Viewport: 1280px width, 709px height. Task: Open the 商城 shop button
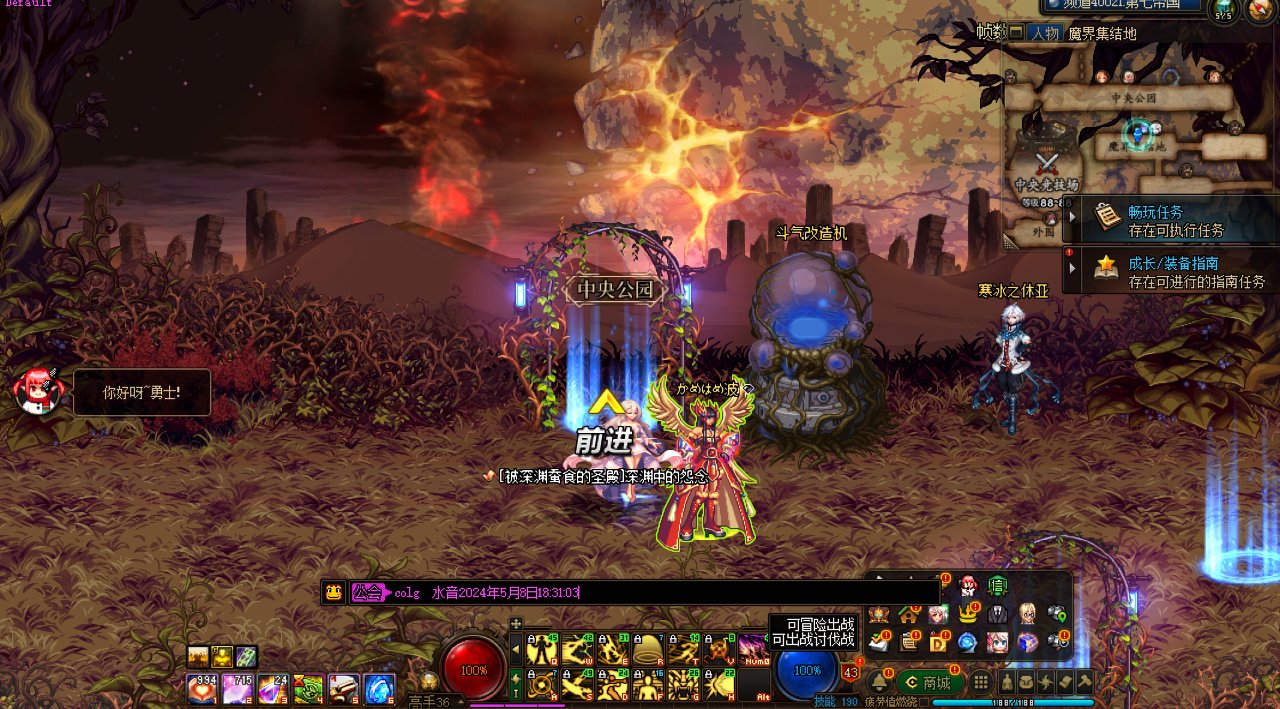[x=929, y=683]
